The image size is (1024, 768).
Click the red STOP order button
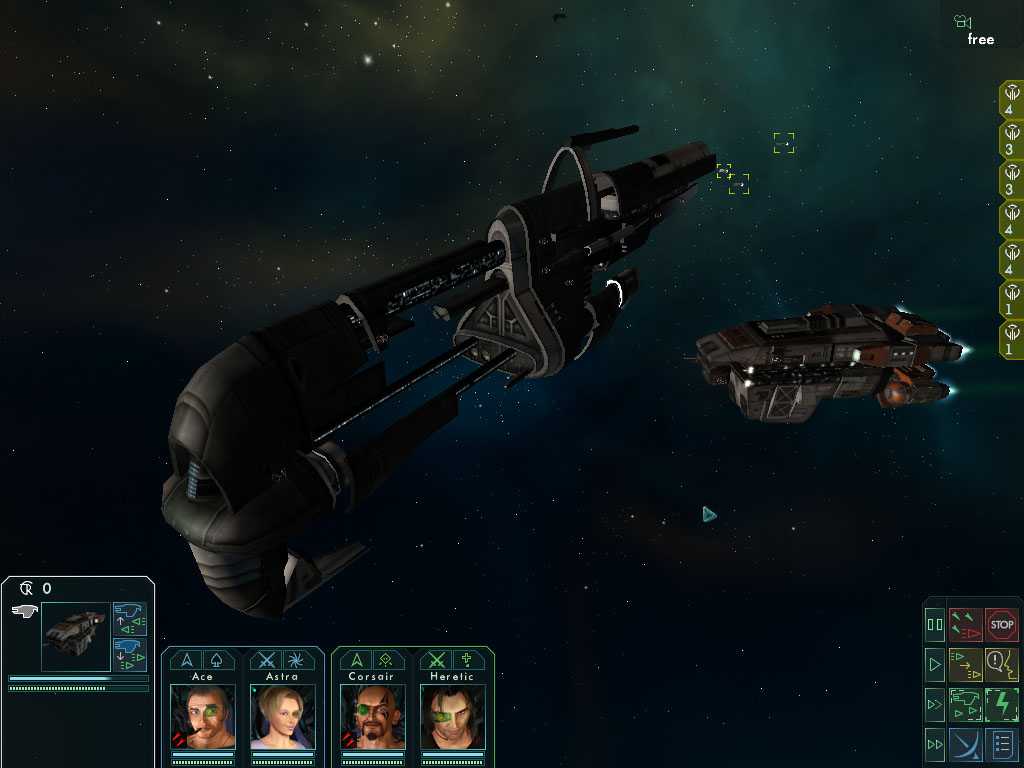coord(1001,625)
